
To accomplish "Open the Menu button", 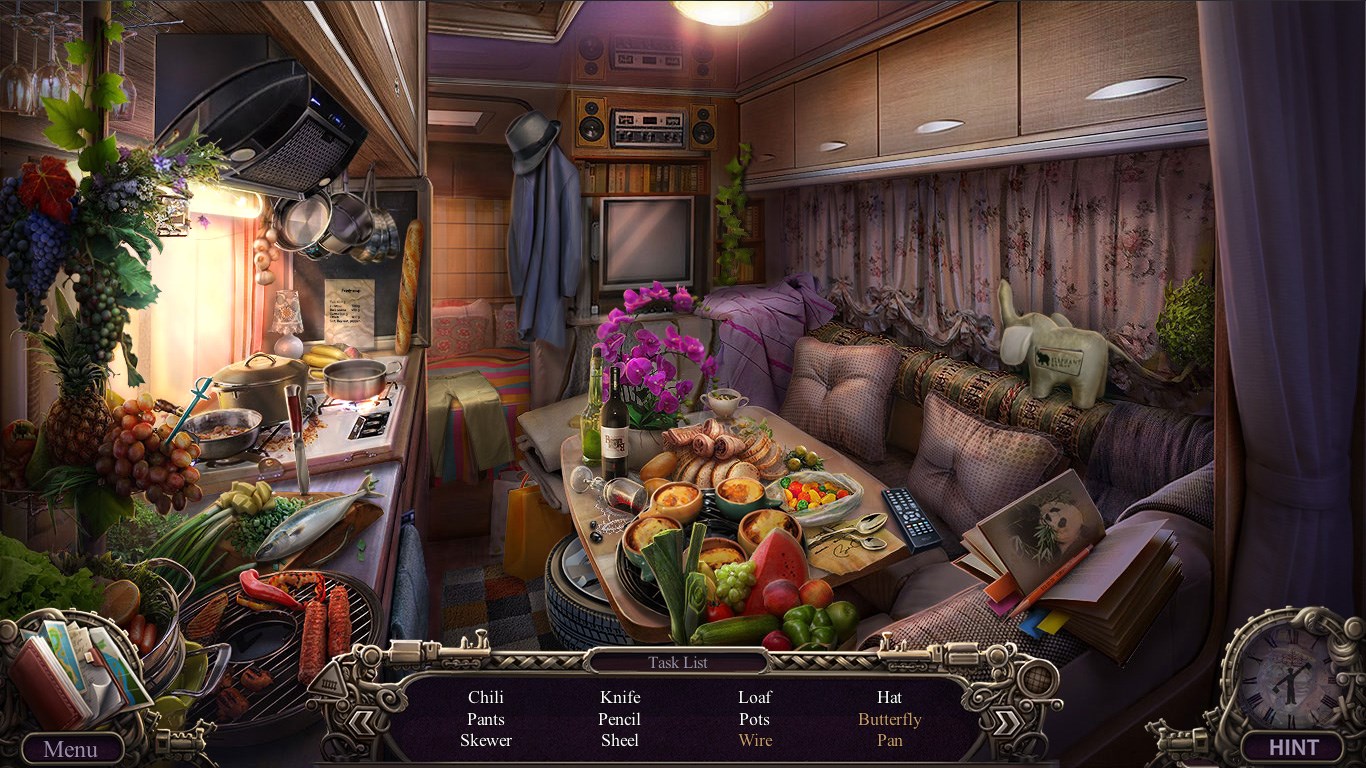I will 71,748.
